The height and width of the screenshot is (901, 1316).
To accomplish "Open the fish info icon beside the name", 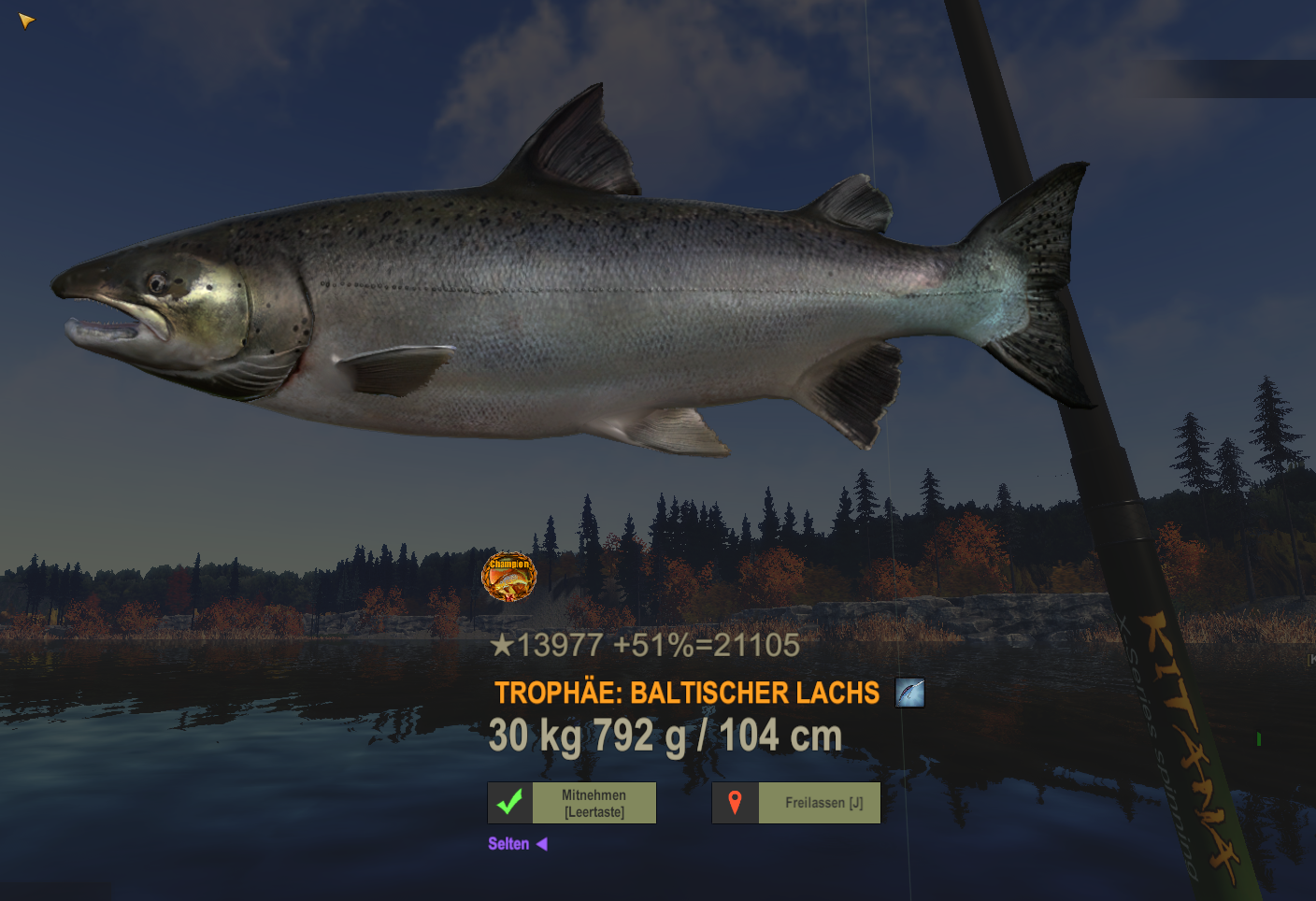I will pyautogui.click(x=909, y=693).
